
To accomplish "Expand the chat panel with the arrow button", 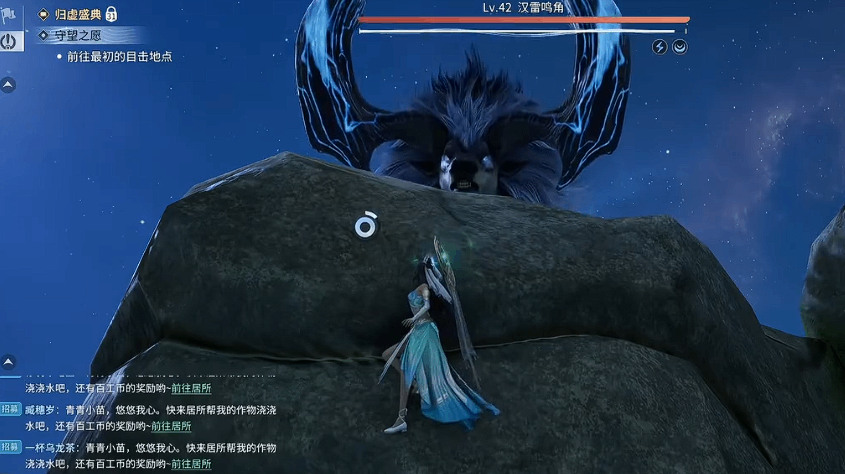I will pos(8,361).
